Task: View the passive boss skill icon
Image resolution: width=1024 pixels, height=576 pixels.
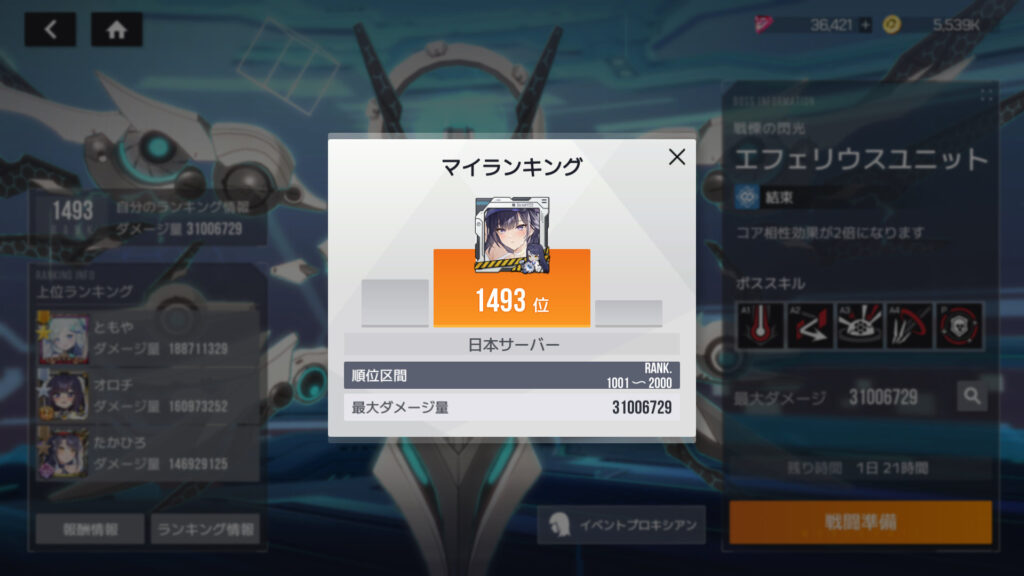Action: (959, 327)
